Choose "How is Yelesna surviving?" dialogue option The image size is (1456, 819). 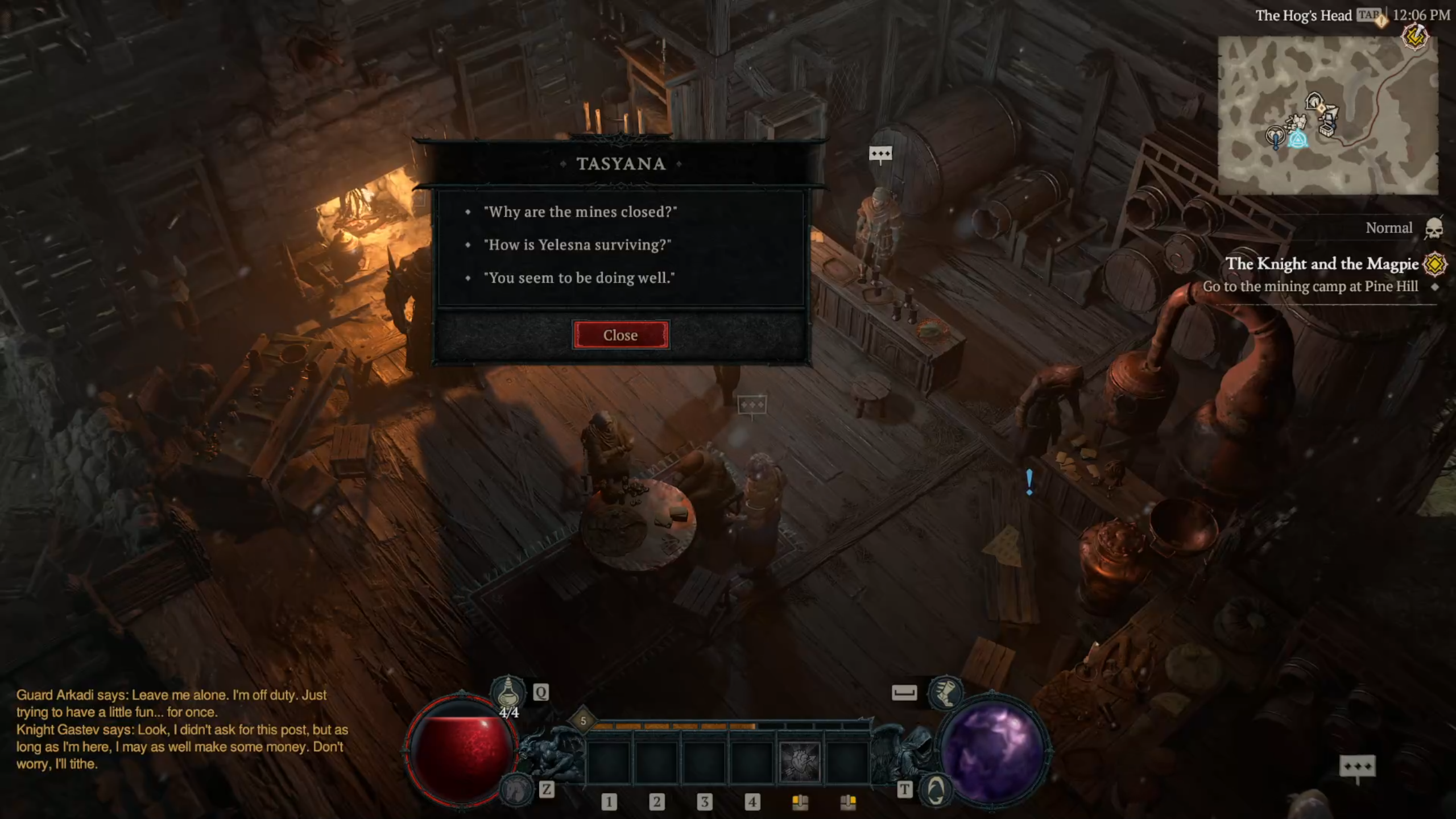pos(577,245)
